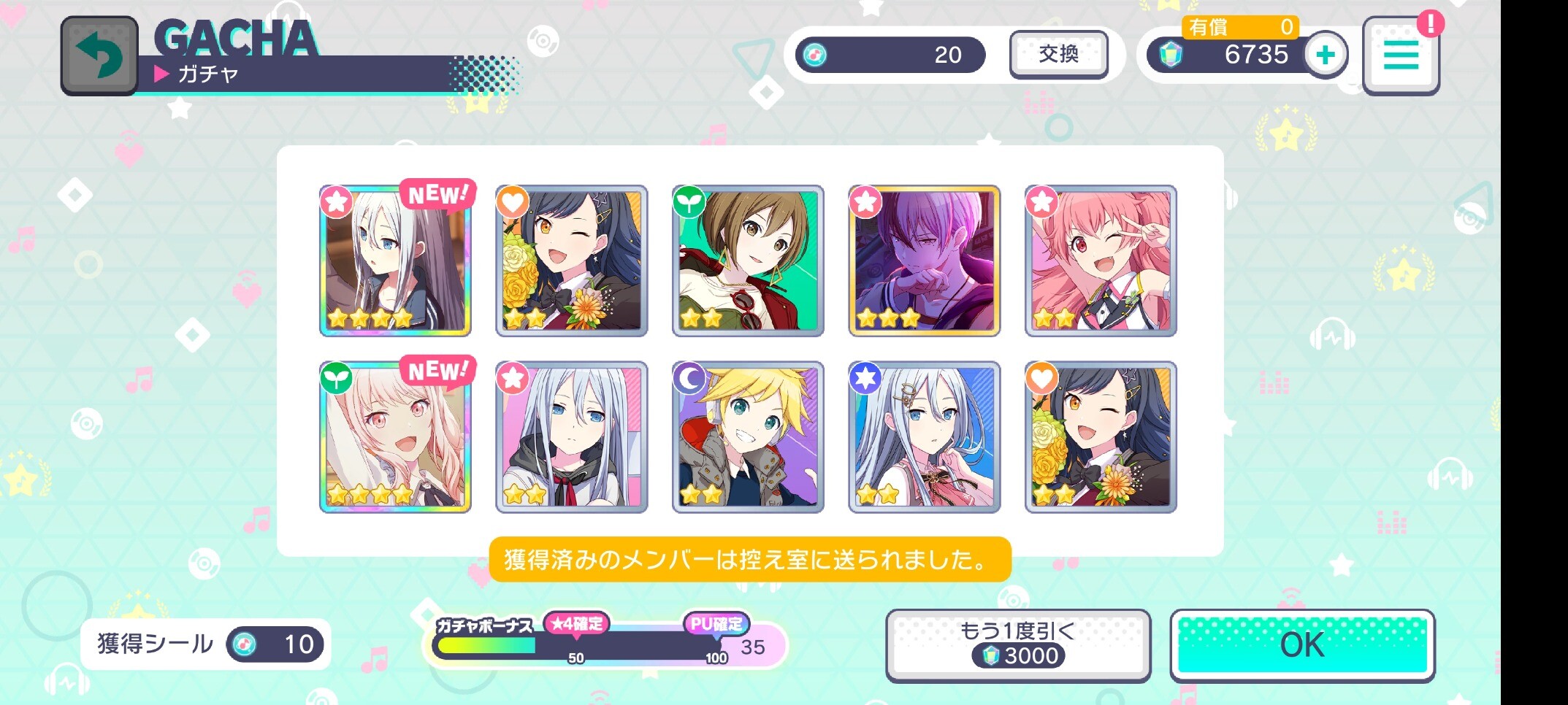View the brown-haired two-star card
Screen dimensions: 1568x705
pyautogui.click(x=748, y=261)
